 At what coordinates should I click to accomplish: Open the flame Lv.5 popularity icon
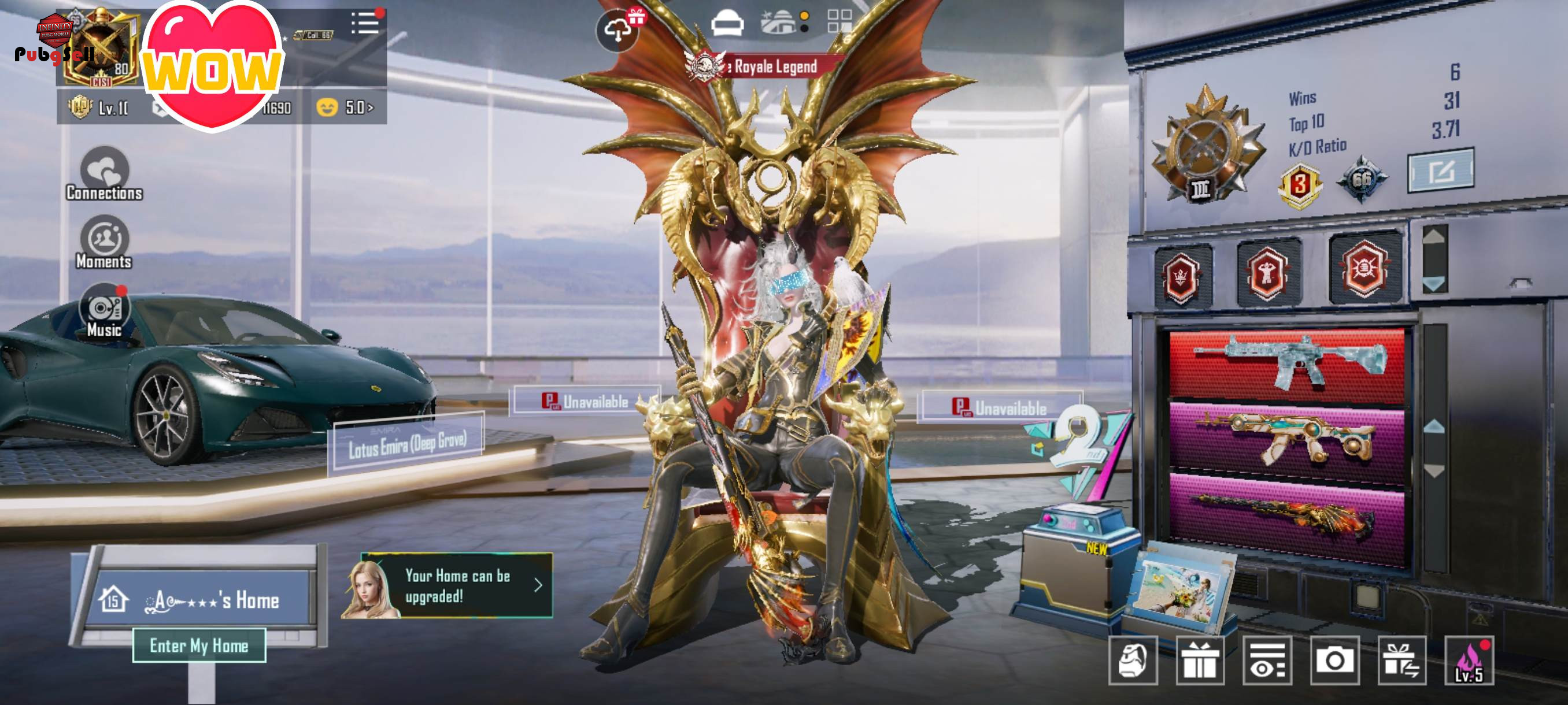coord(1469,661)
